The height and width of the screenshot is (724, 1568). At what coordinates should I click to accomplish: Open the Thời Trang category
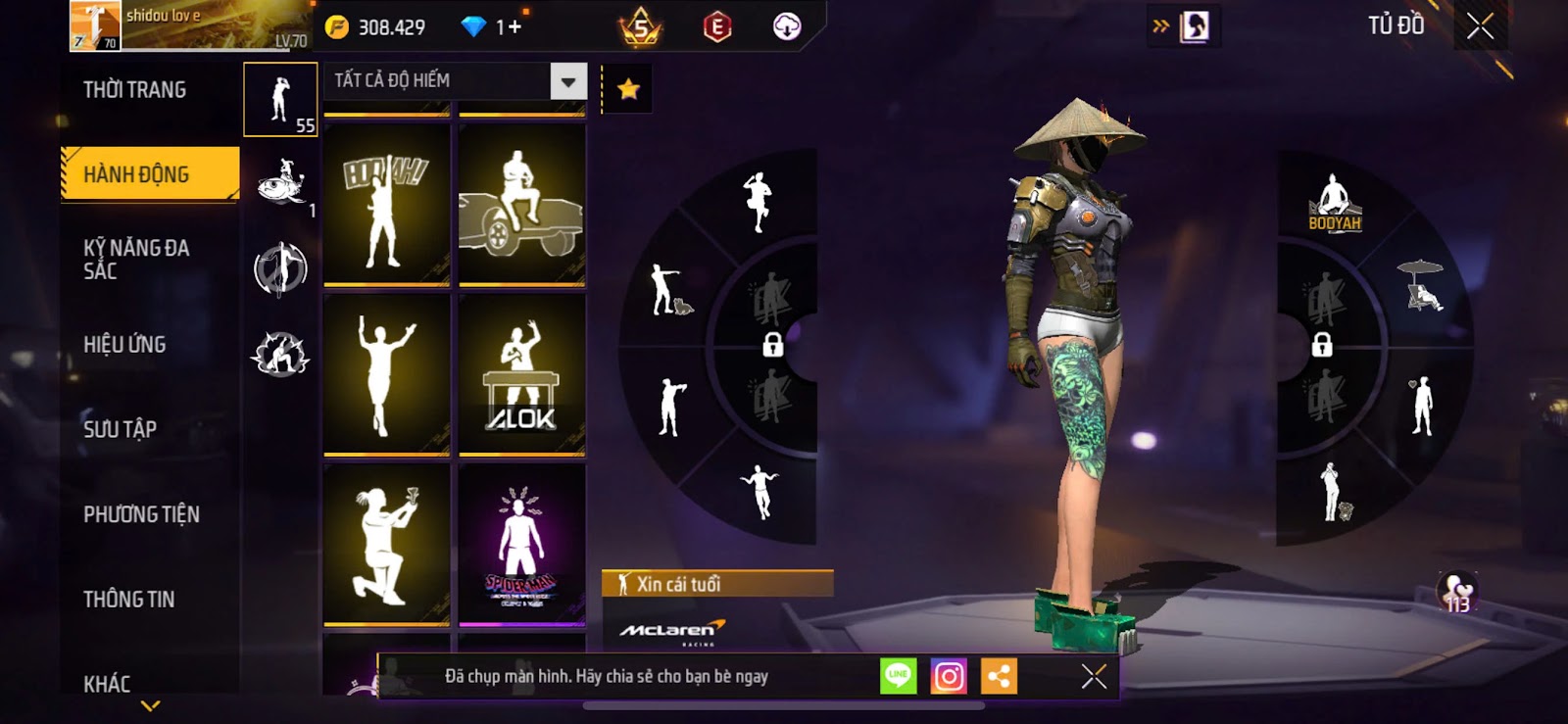(x=134, y=90)
